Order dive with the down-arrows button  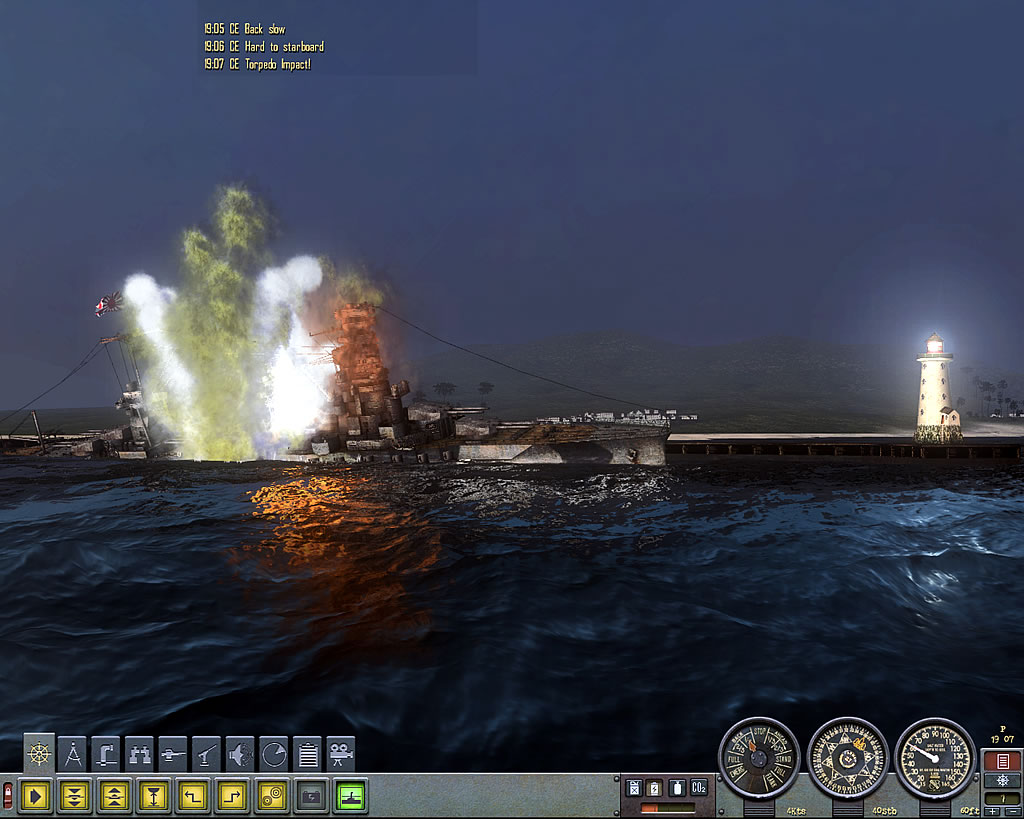point(75,796)
